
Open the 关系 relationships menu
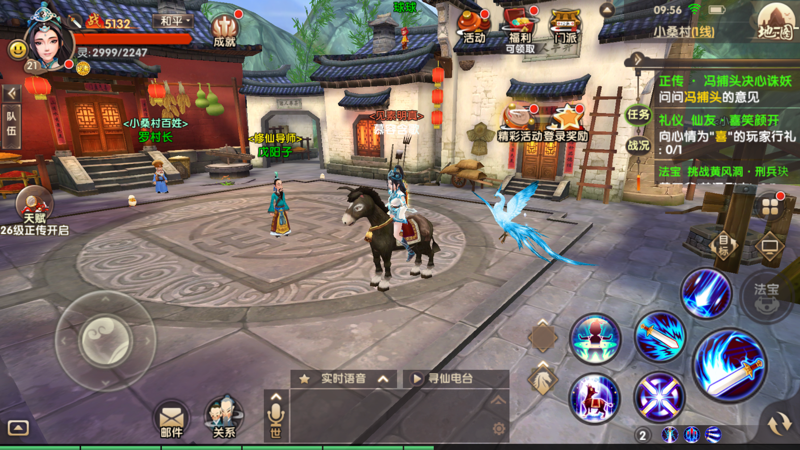[224, 415]
